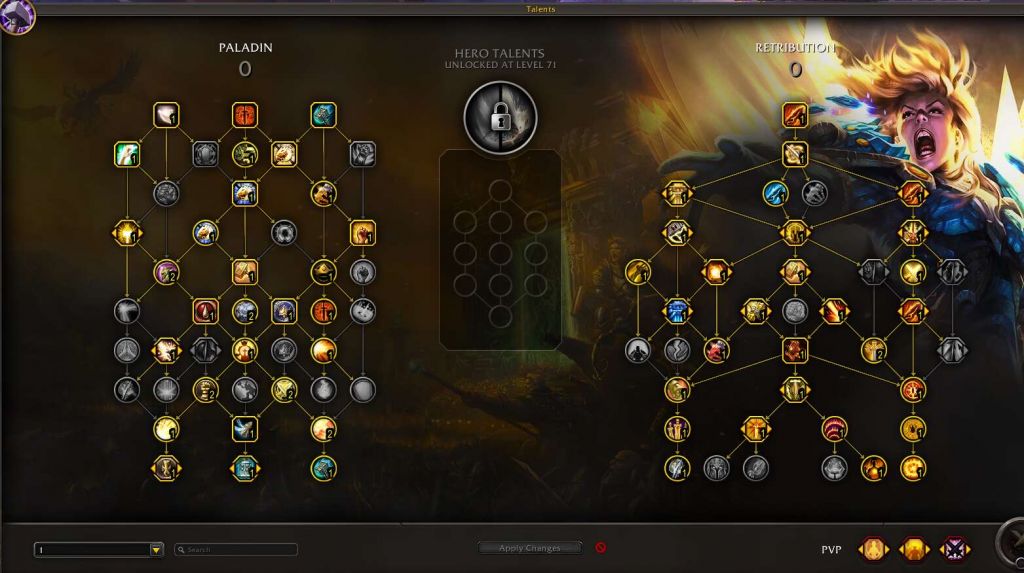Select the topmost Retribution talent with orange sword
The image size is (1024, 573).
point(795,115)
